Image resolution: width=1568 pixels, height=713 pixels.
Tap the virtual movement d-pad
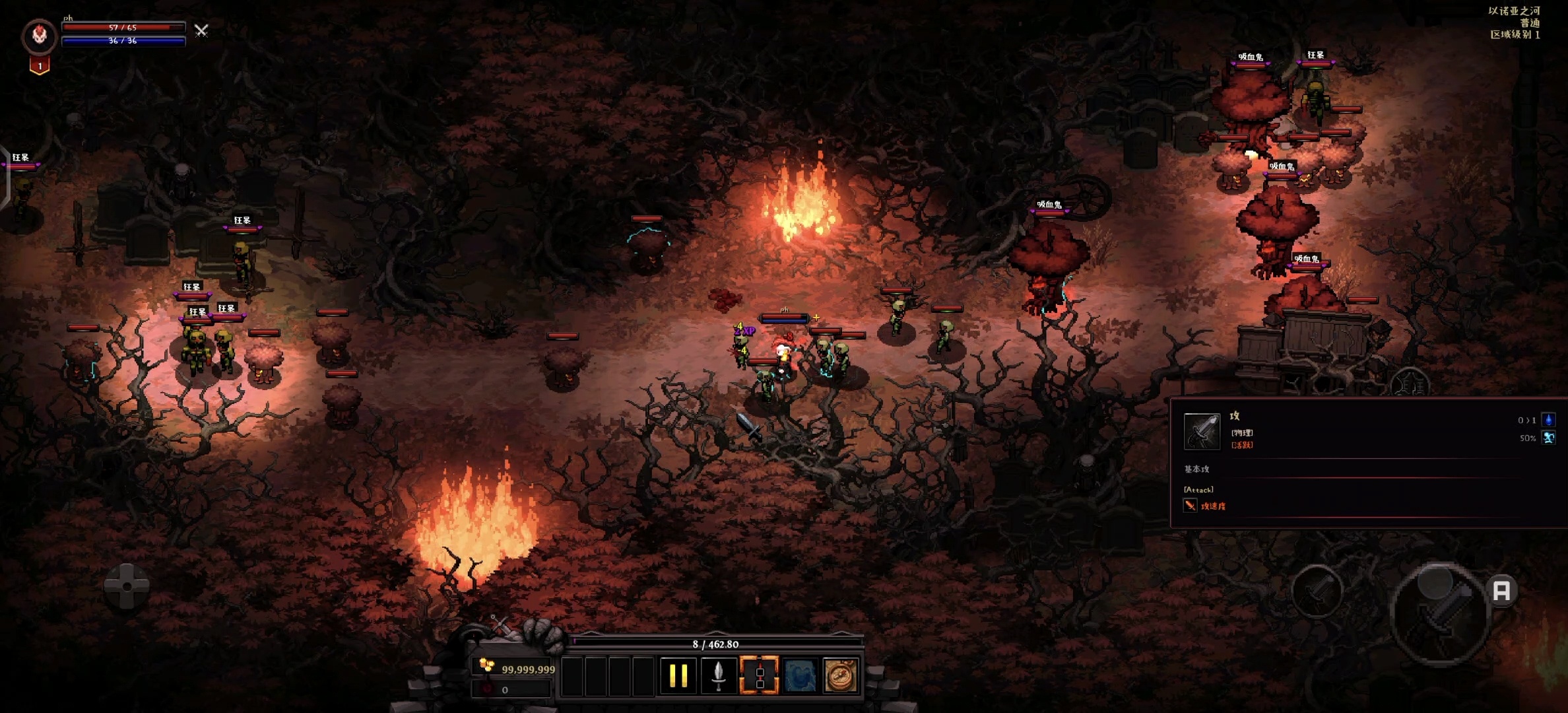coord(126,586)
